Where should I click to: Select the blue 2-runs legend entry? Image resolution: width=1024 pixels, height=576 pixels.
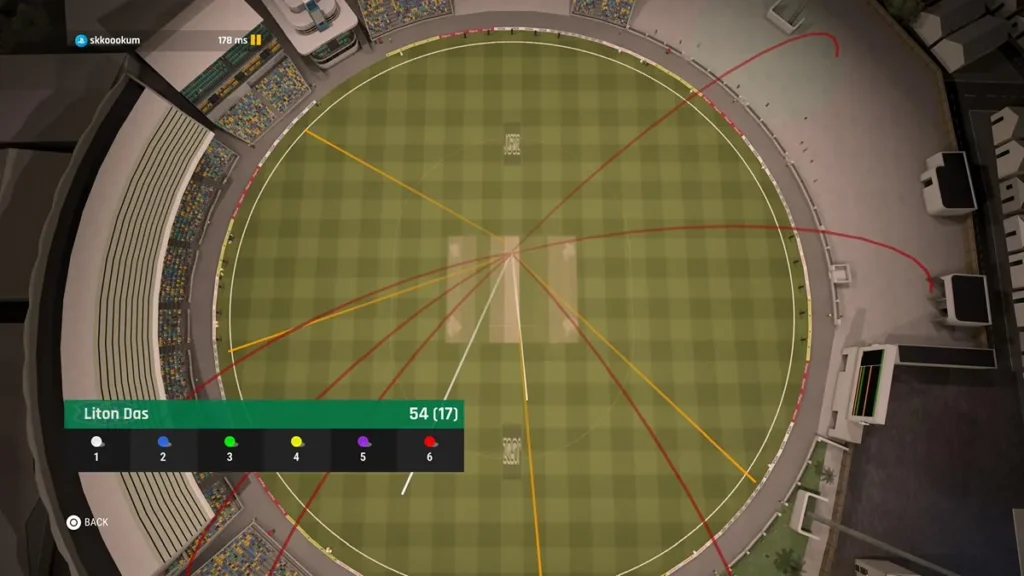163,448
